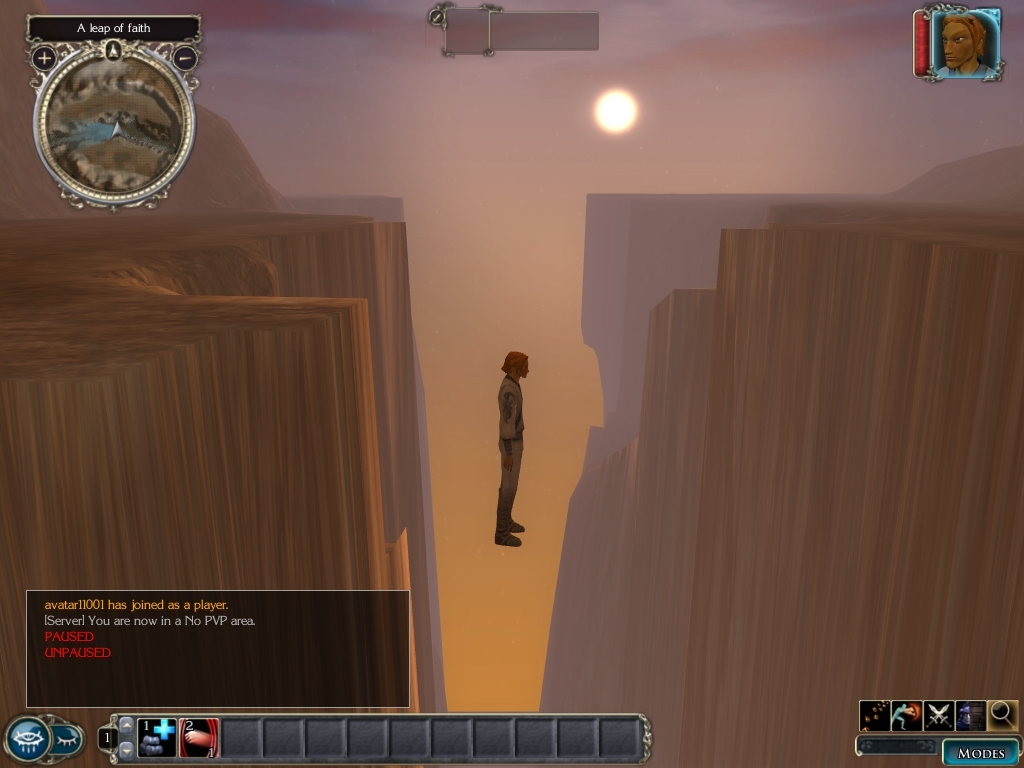Viewport: 1024px width, 768px height.
Task: Activate the crossed swords mode icon
Action: pyautogui.click(x=939, y=715)
